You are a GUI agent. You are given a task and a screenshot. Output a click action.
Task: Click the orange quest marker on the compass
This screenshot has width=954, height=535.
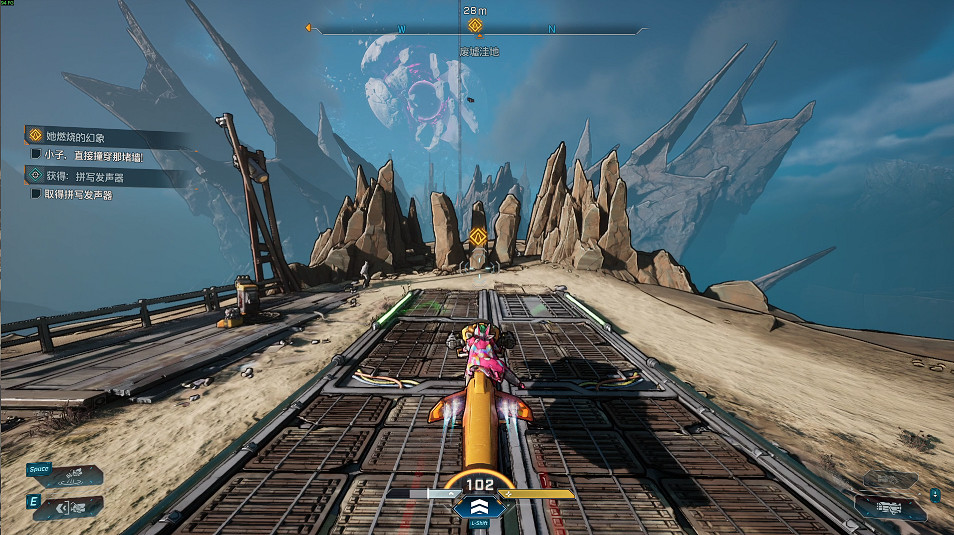[x=476, y=26]
